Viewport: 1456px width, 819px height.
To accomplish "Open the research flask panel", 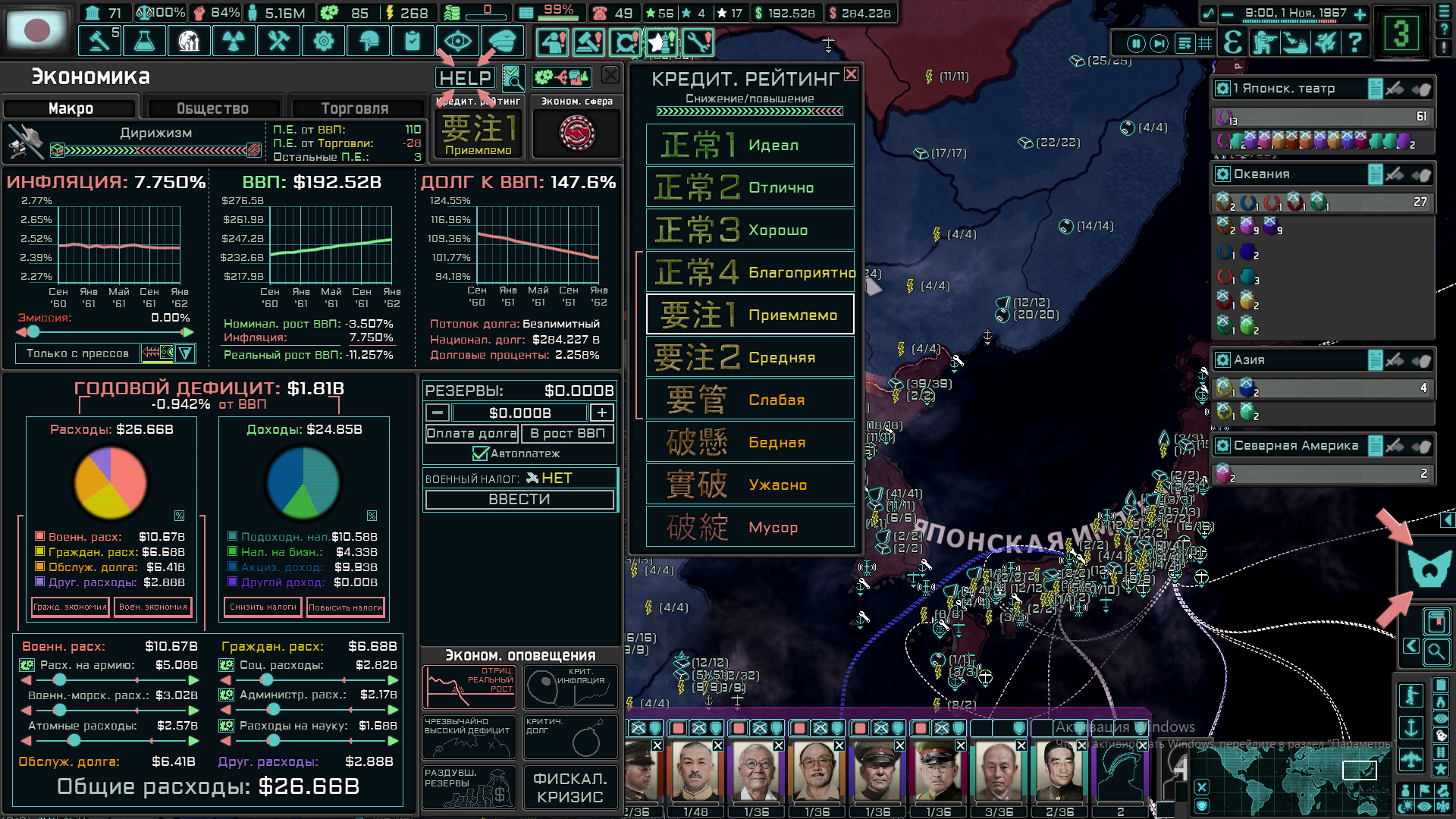I will pyautogui.click(x=144, y=40).
